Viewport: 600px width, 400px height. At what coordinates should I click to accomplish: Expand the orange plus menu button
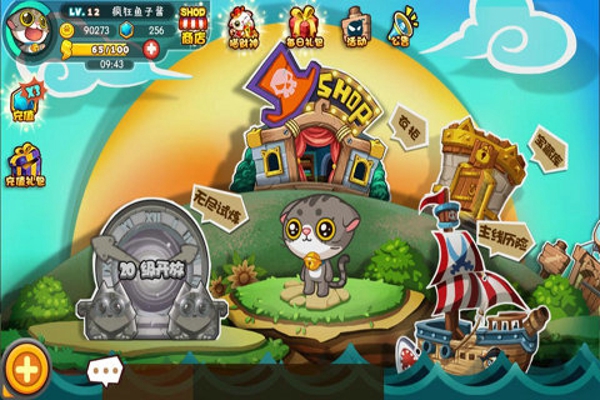pos(26,369)
